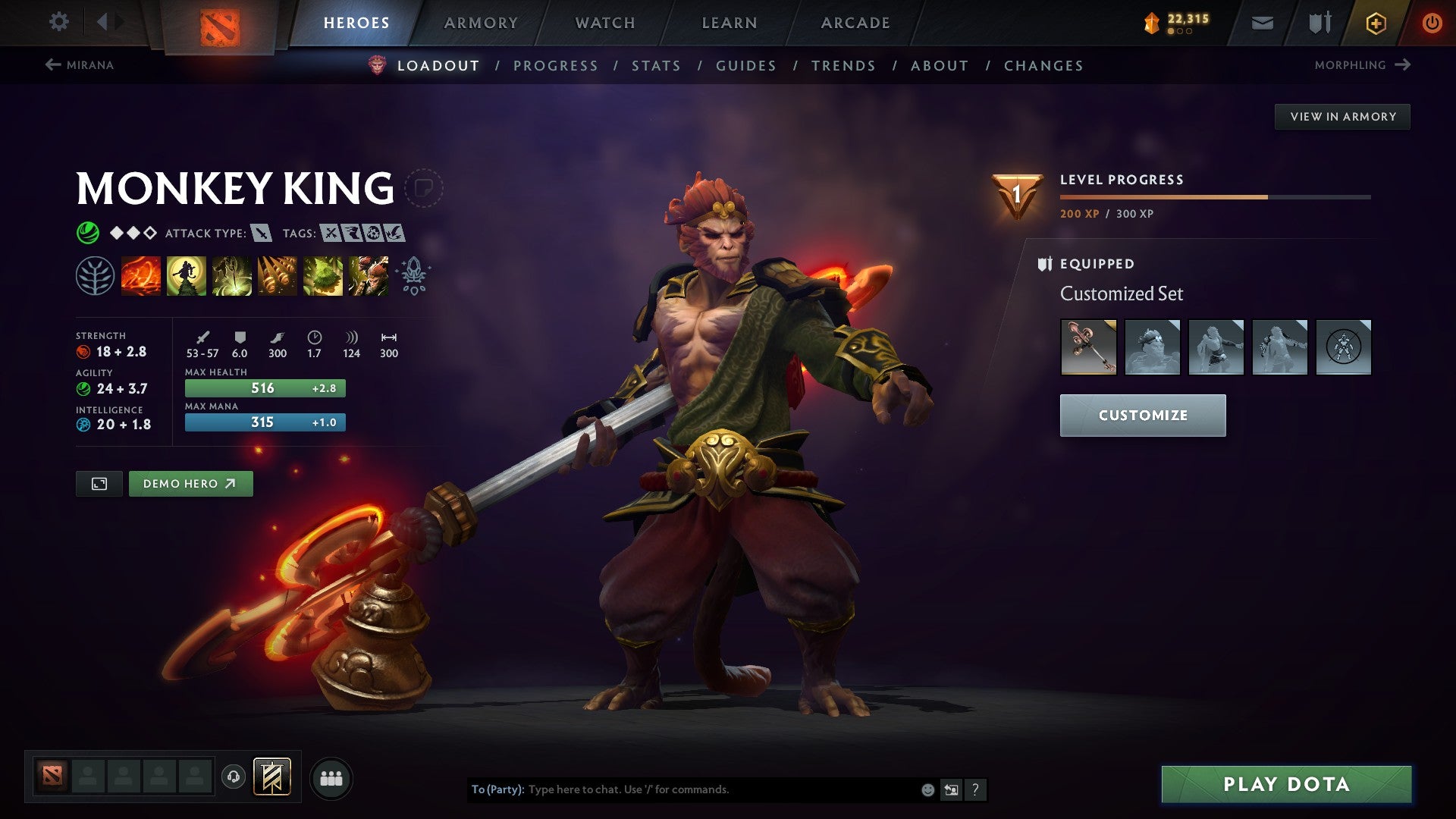This screenshot has height=819, width=1456.
Task: View the Tree Dance ability icon
Action: [x=186, y=275]
